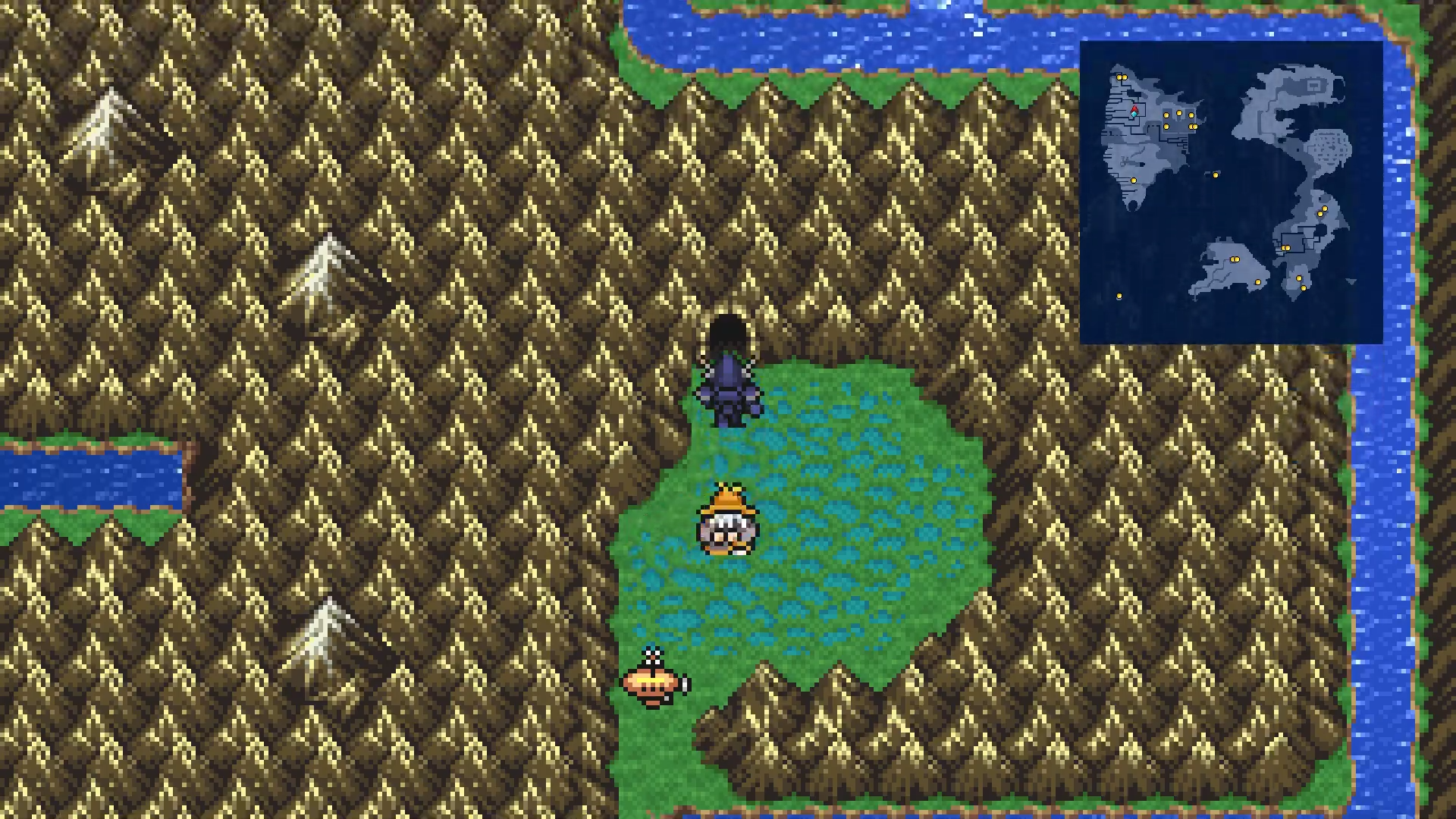Select the twin yellow dots on the southern minimap island
Screen dimensions: 1456x819
(1235, 259)
